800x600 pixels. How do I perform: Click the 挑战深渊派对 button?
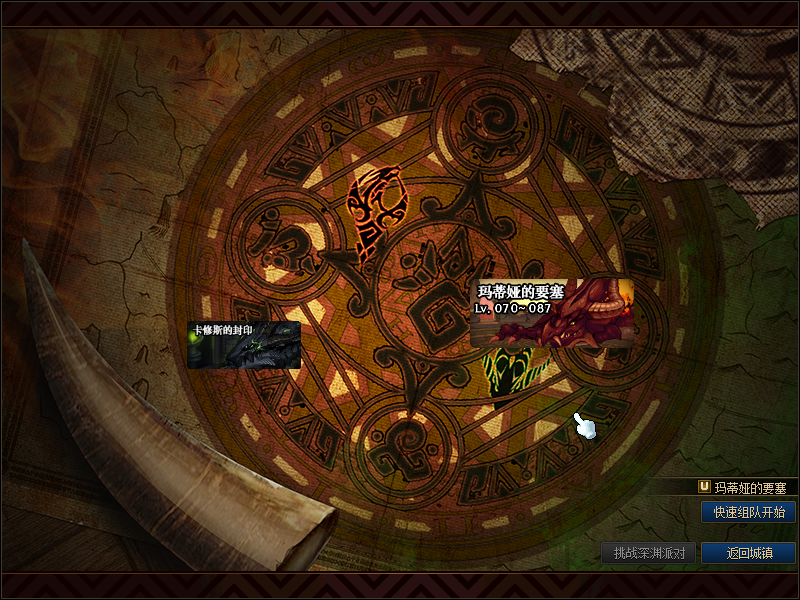649,553
